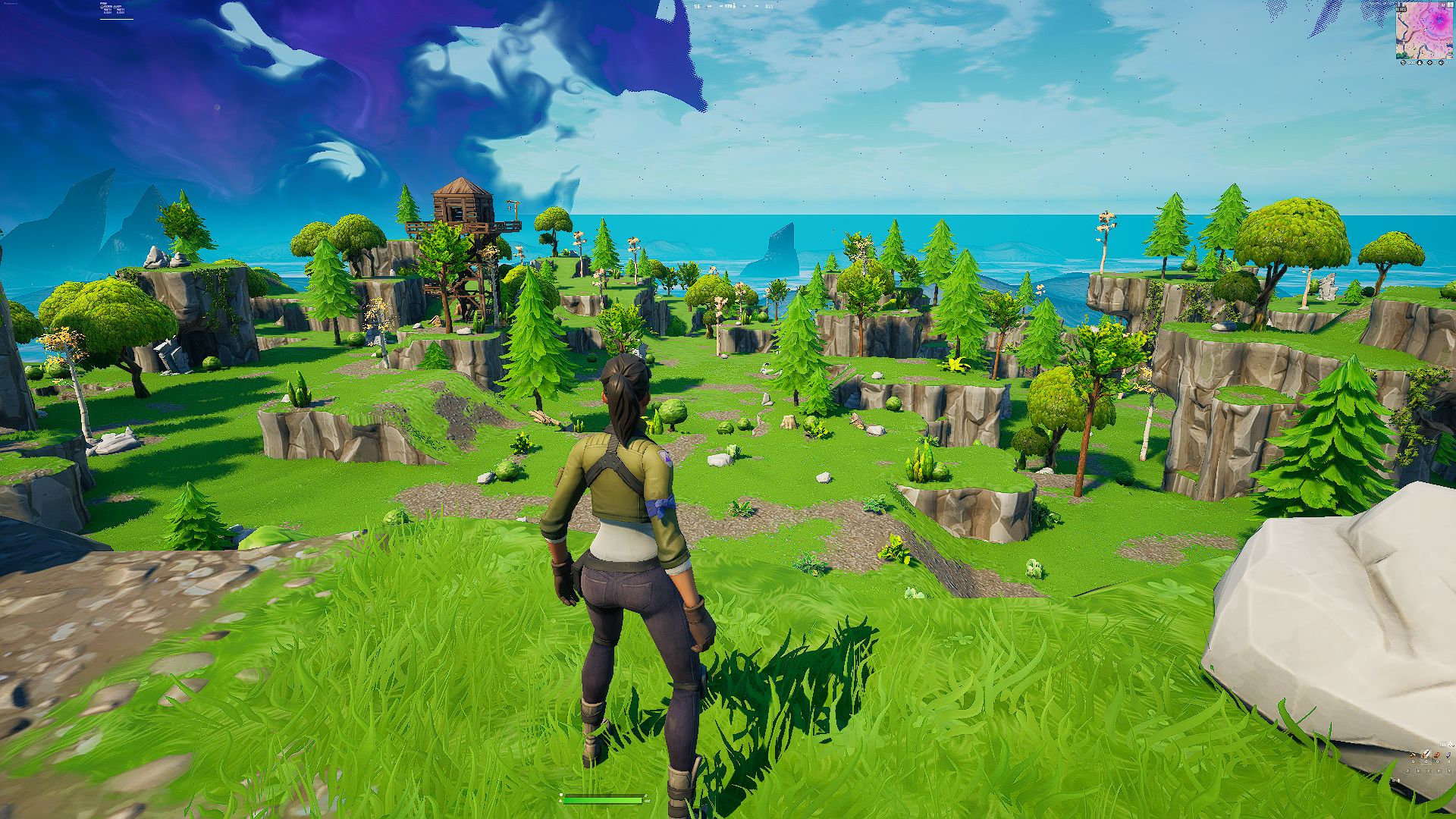Click the eliminations diamond icon below the minimap
Viewport: 1456px width, 819px height.
point(1429,63)
